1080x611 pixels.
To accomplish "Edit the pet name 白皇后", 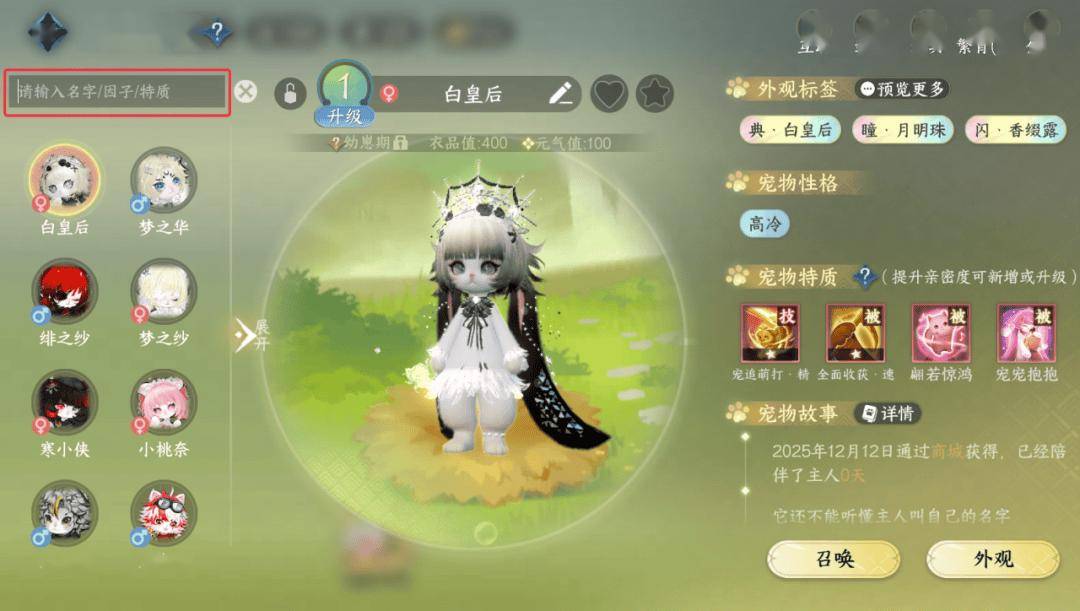I will click(561, 94).
